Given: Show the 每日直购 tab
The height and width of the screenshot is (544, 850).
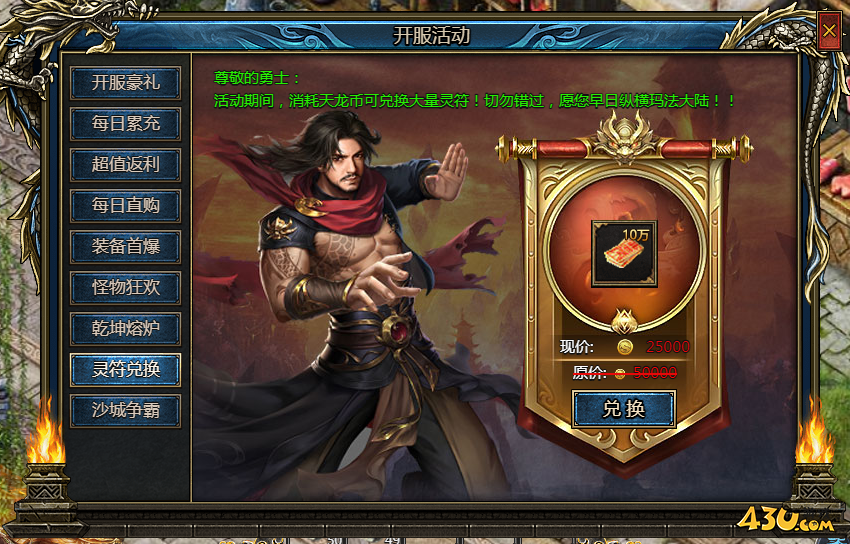Looking at the screenshot, I should [125, 206].
